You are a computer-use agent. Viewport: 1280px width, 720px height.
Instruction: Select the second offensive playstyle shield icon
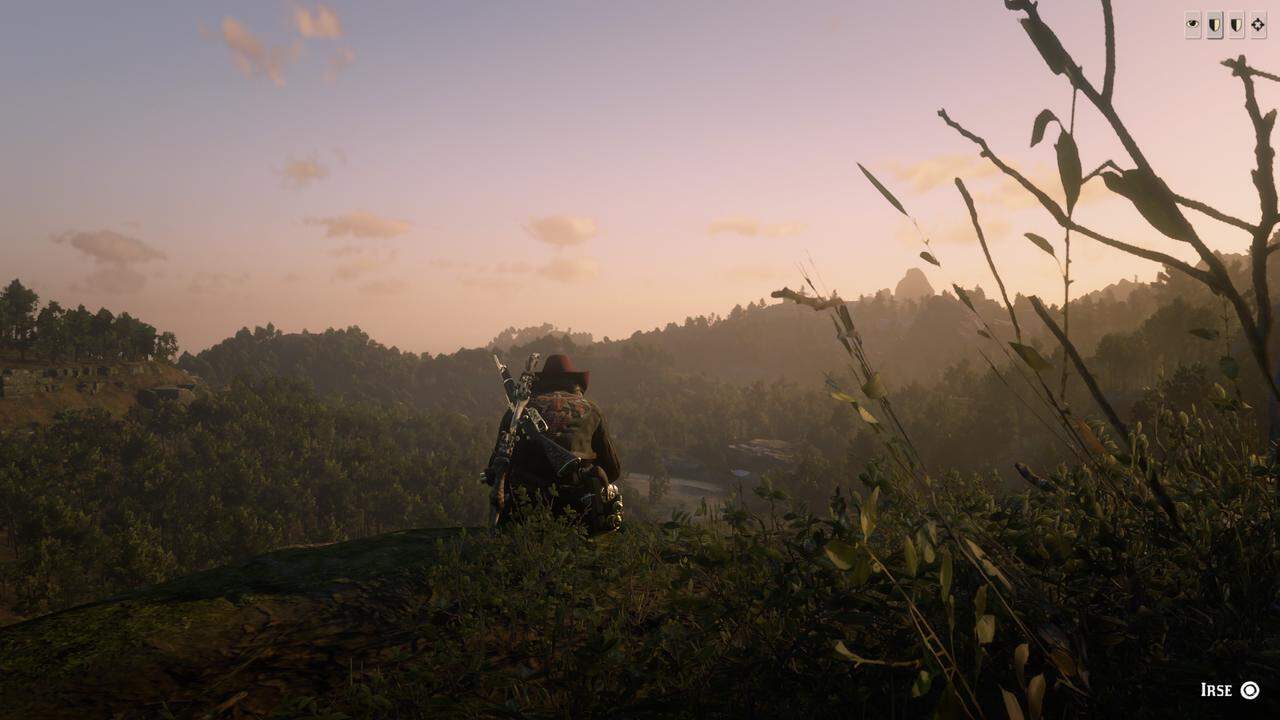coord(1236,24)
